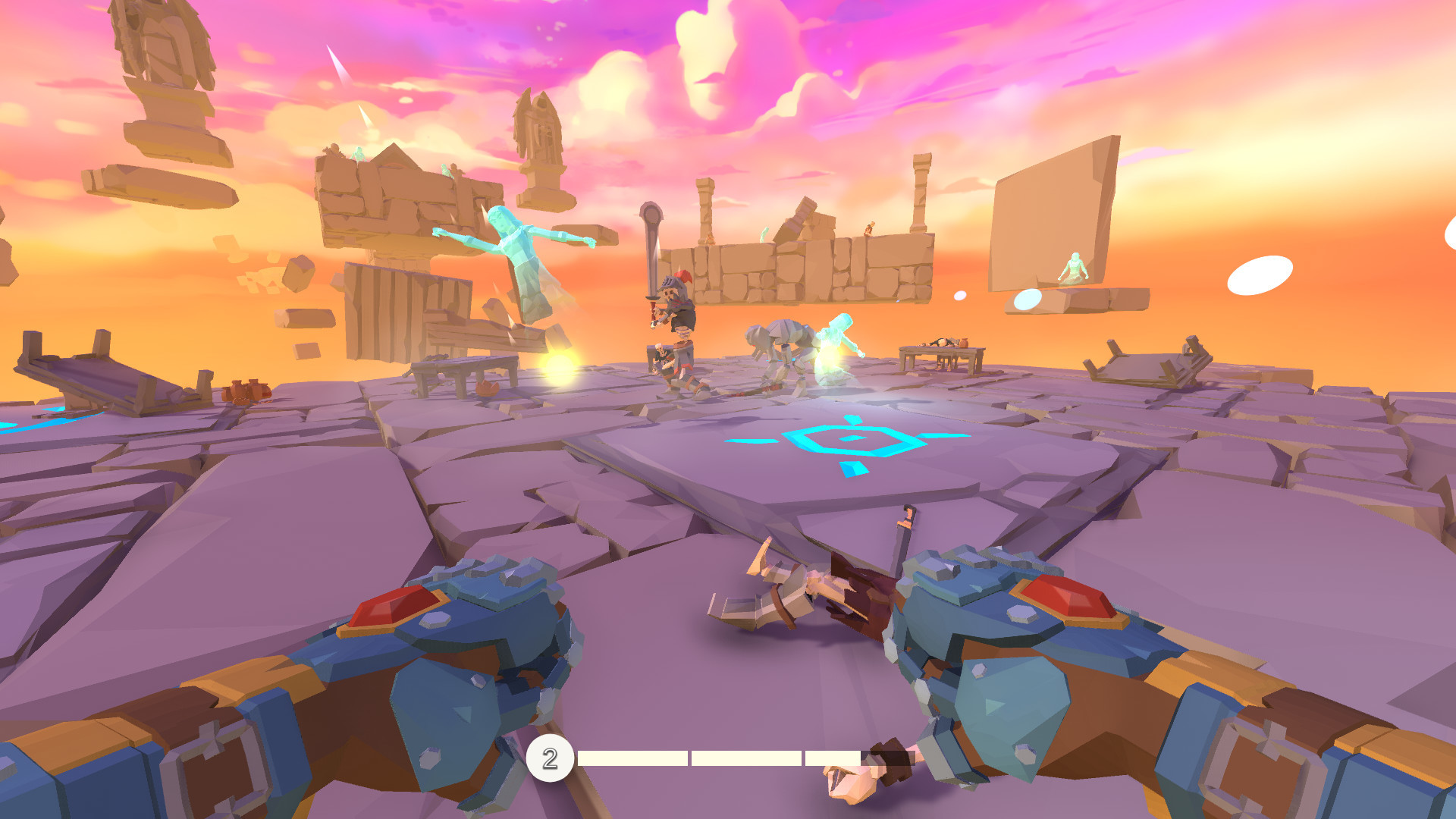Click the yellow spark glow near the left table
1456x819 pixels.
[x=558, y=368]
